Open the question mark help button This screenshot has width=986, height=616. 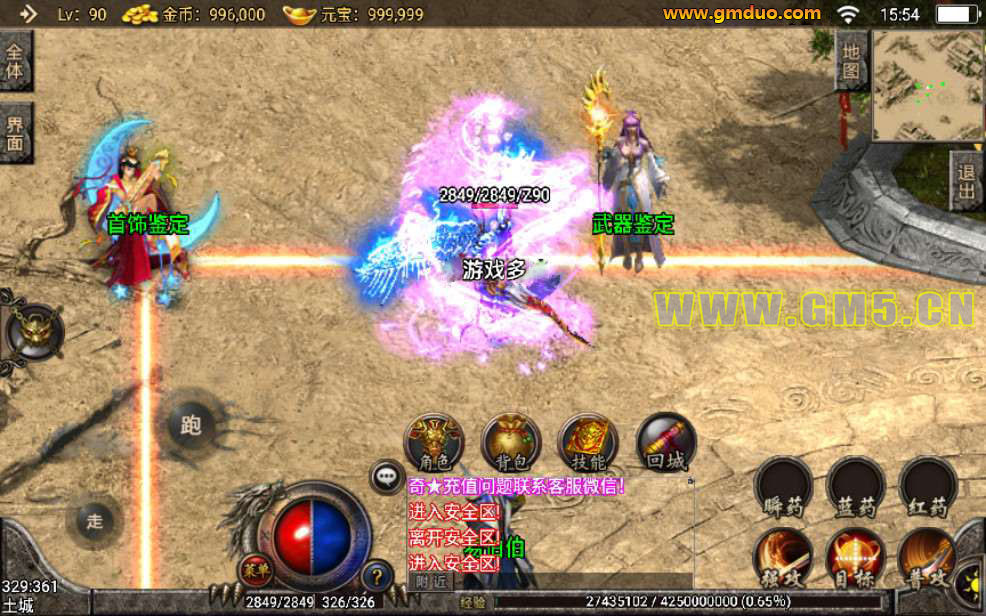click(x=375, y=576)
